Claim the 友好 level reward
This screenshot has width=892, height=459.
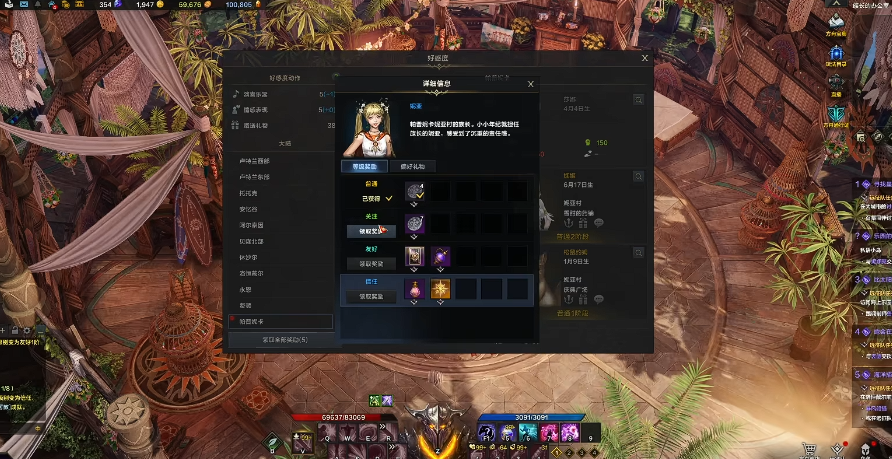pos(371,264)
